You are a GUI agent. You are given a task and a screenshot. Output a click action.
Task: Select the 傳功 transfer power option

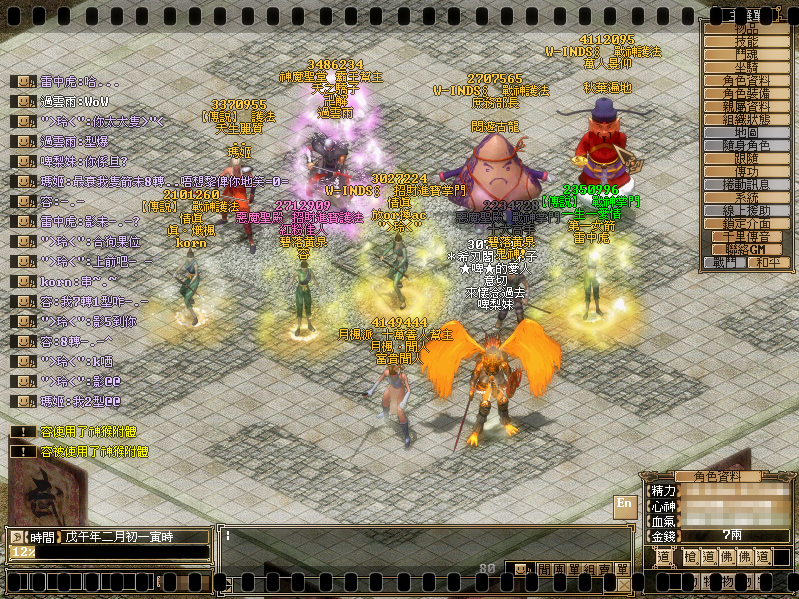tap(746, 172)
